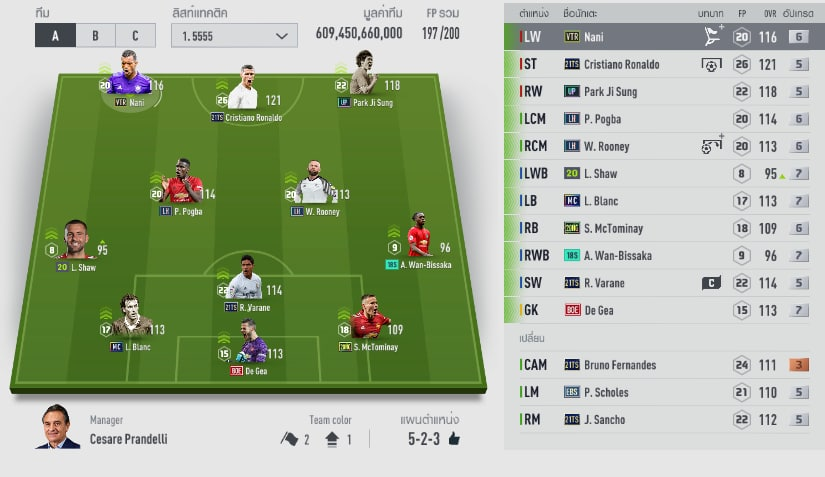Choose De Gea's goalkeeper card
Screen dimensions: 825x477
point(249,343)
